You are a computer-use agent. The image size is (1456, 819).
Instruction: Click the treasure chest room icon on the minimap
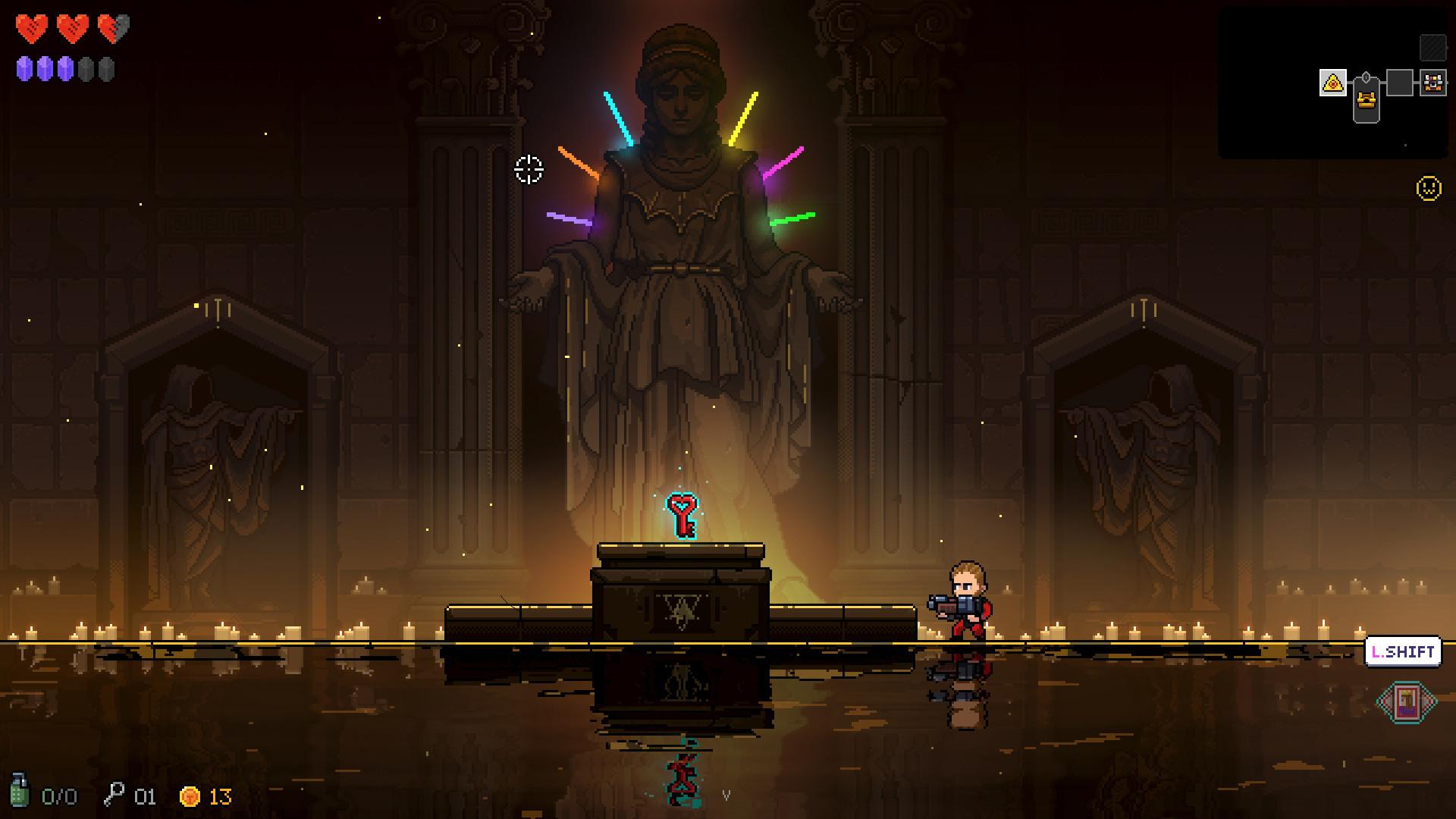1366,100
